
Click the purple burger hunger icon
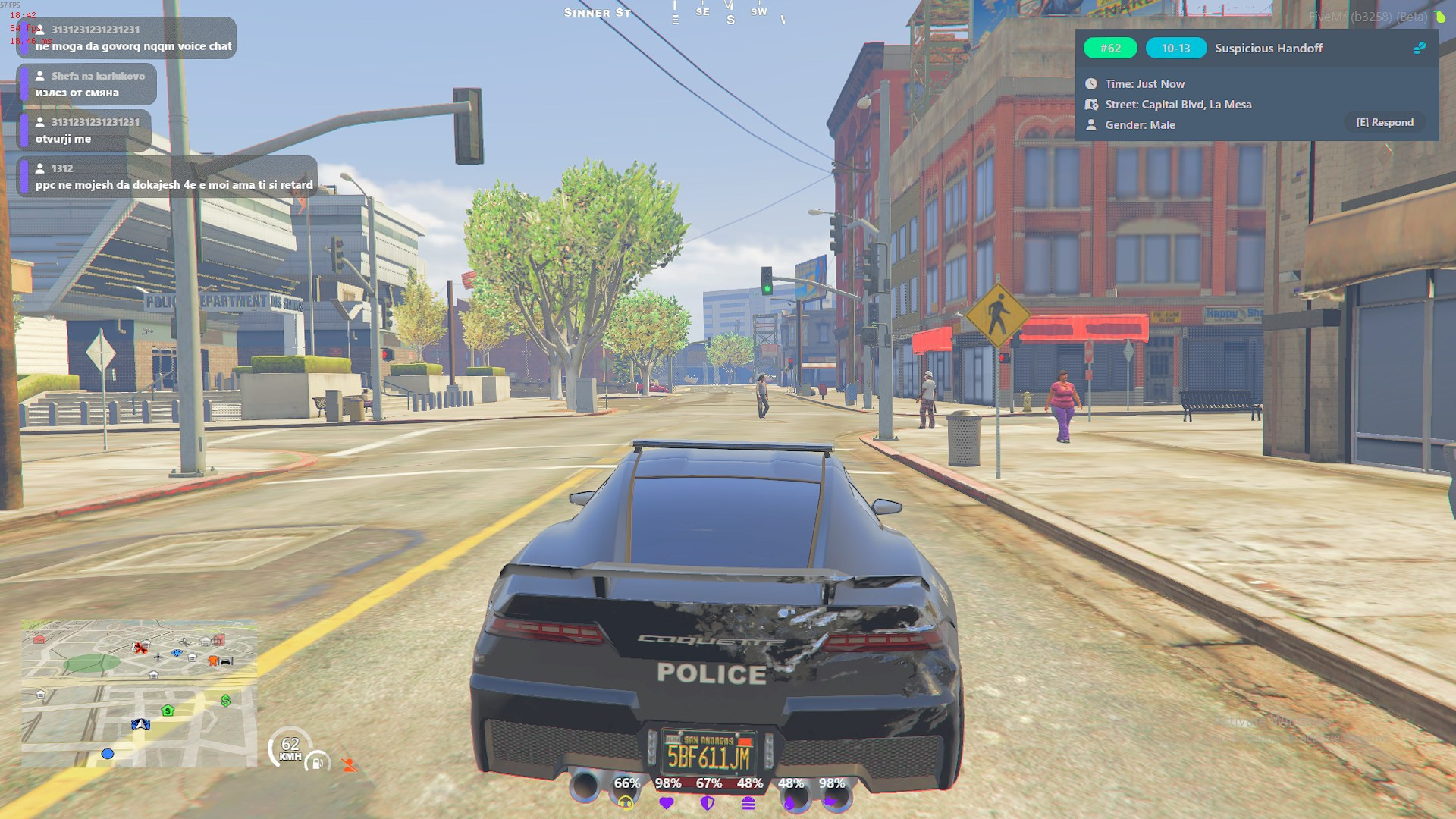point(748,802)
